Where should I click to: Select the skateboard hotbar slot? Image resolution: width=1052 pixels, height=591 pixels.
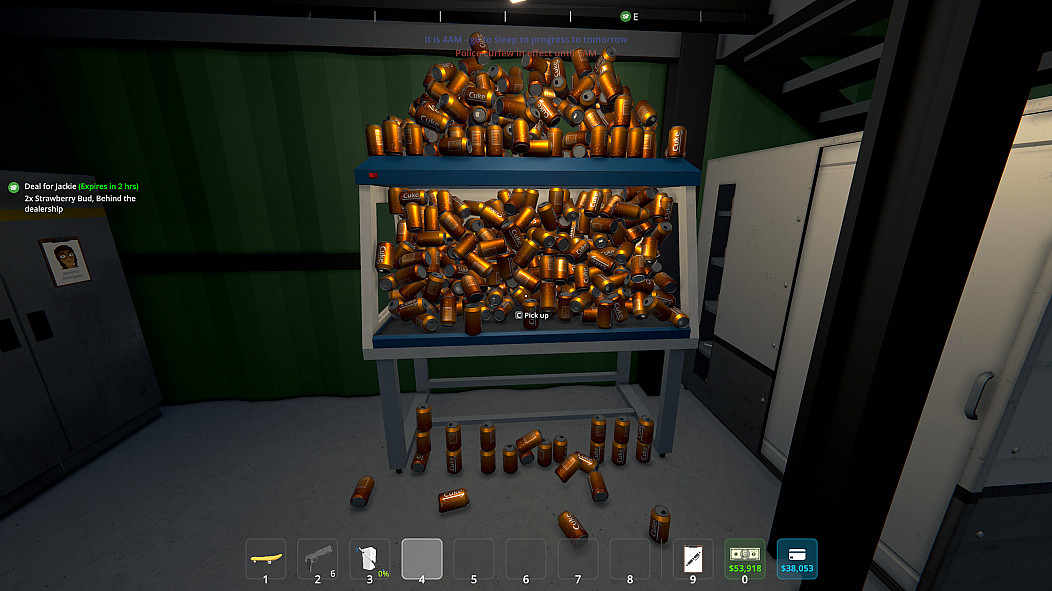tap(265, 558)
